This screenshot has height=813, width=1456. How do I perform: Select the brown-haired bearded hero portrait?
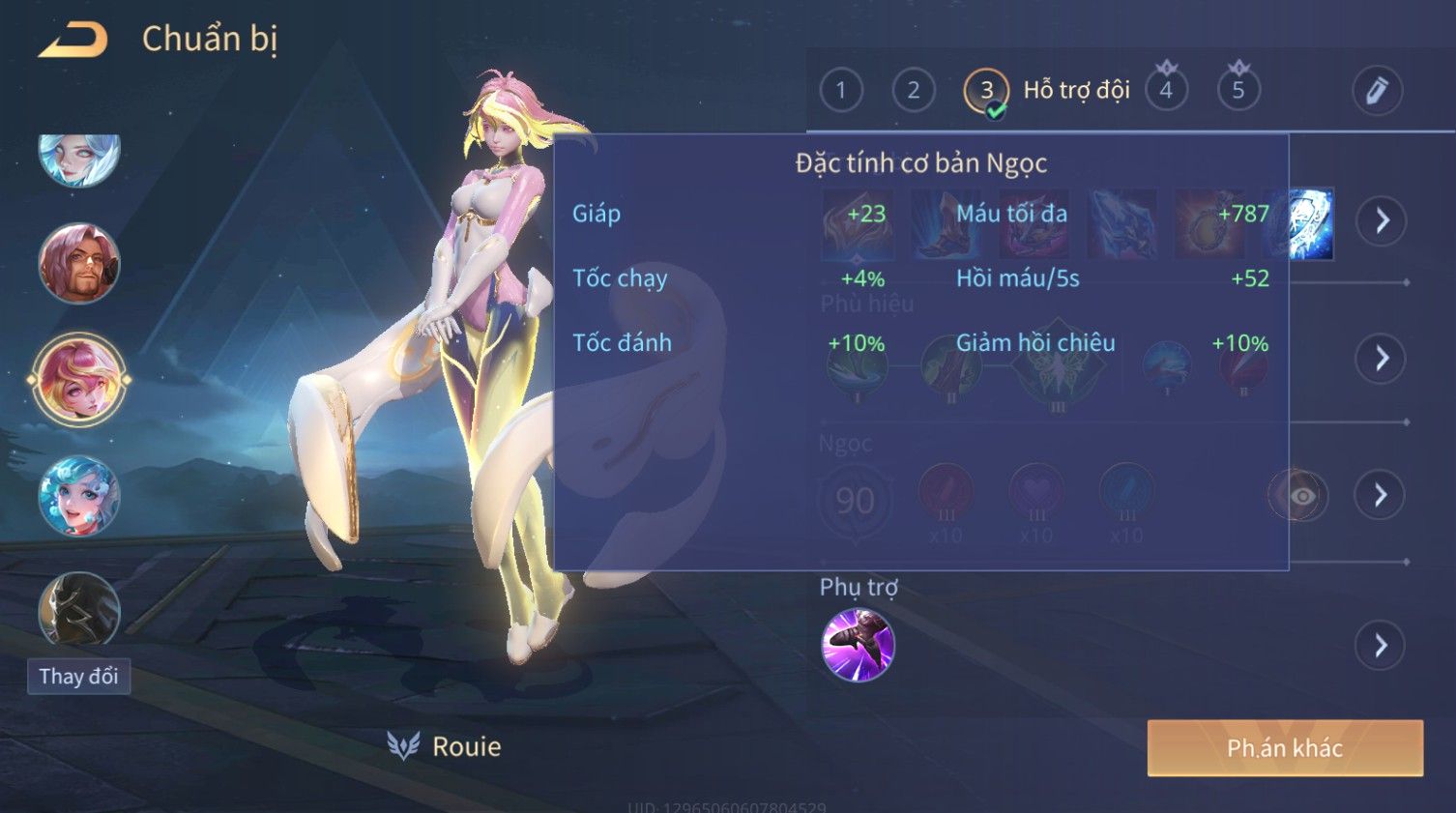click(79, 263)
